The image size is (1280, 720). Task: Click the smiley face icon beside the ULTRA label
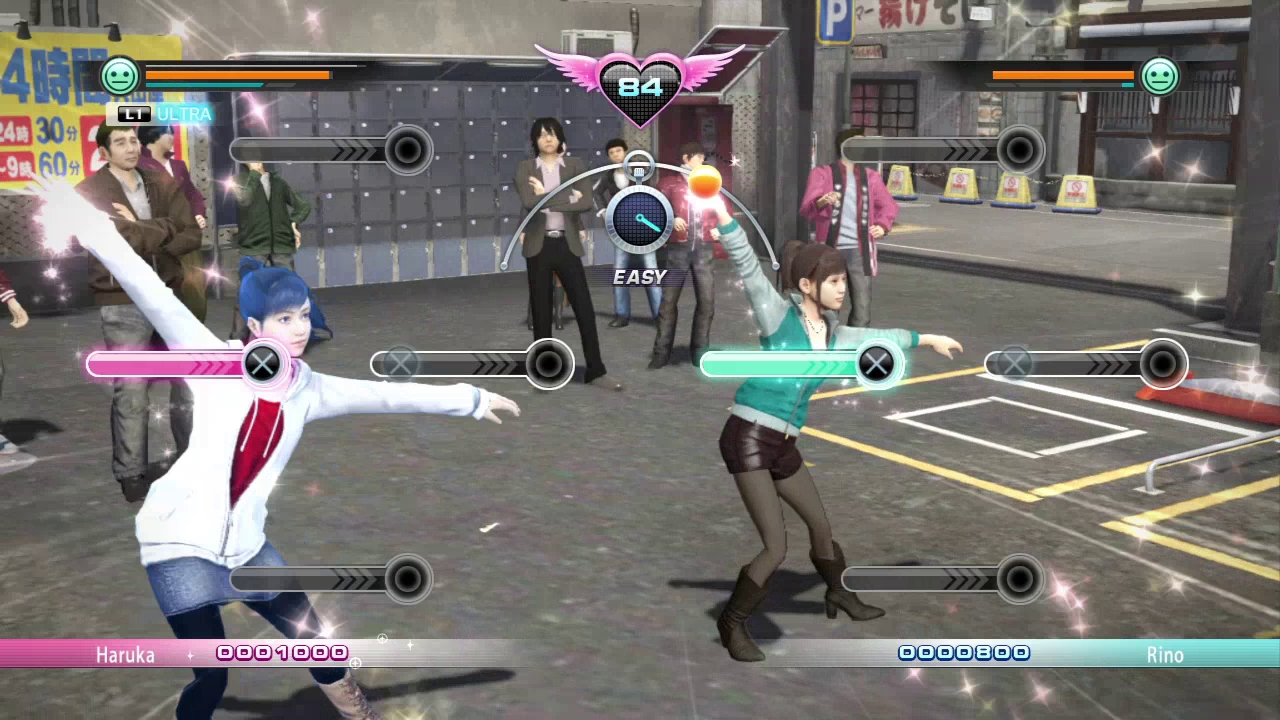point(120,76)
